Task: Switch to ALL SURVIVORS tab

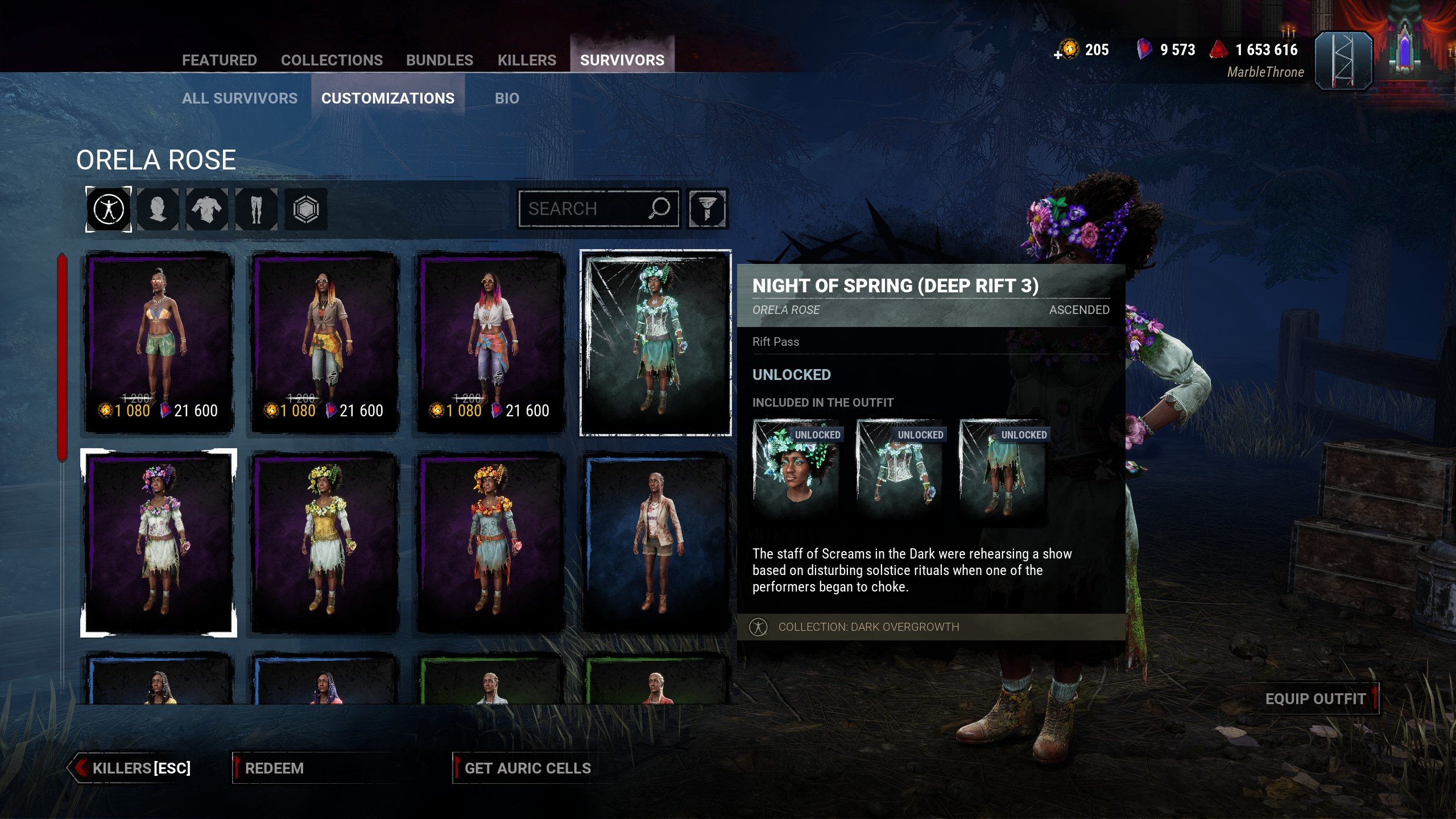Action: point(238,98)
